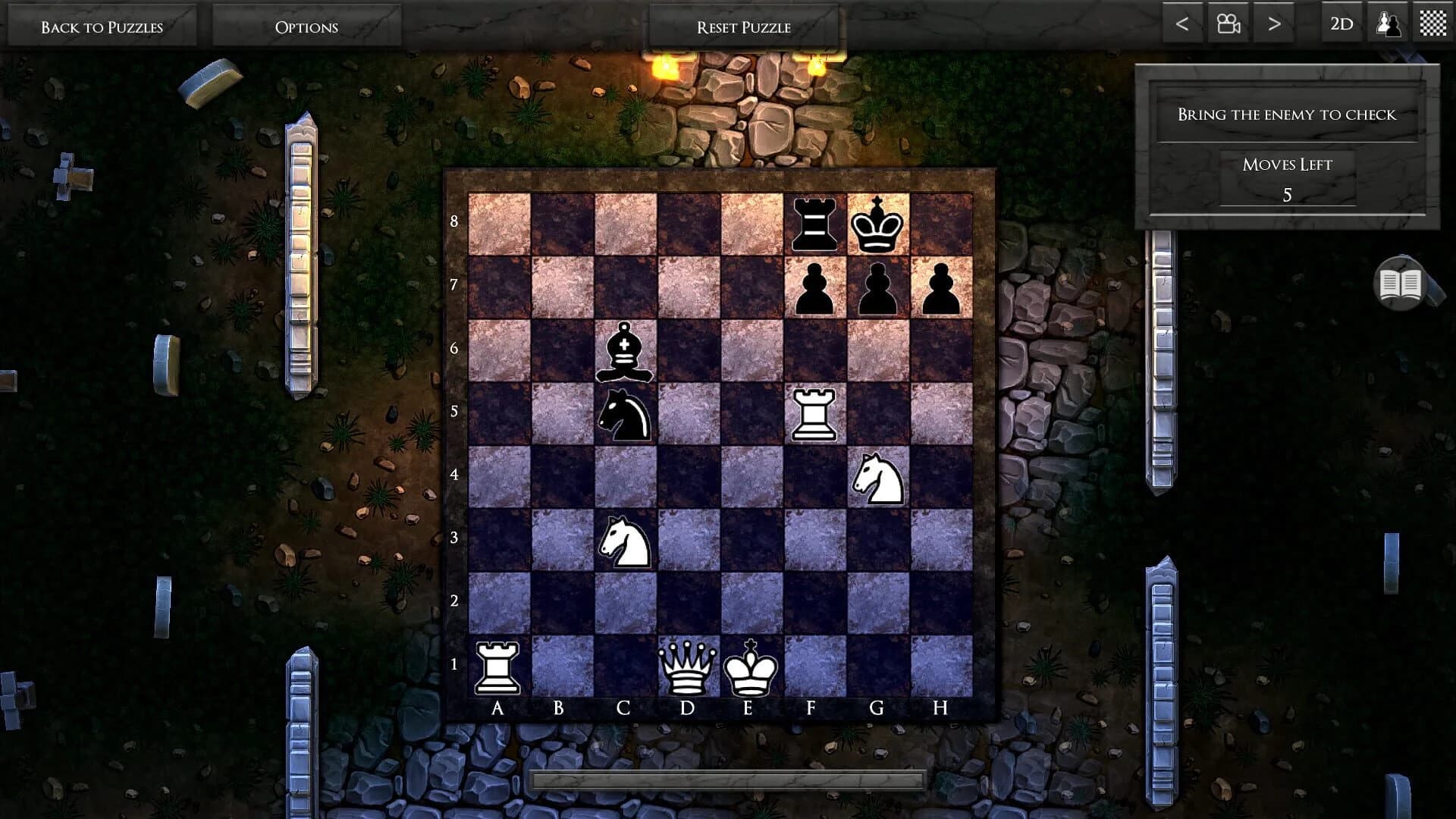Click the Bring the enemy to check header

[1287, 115]
